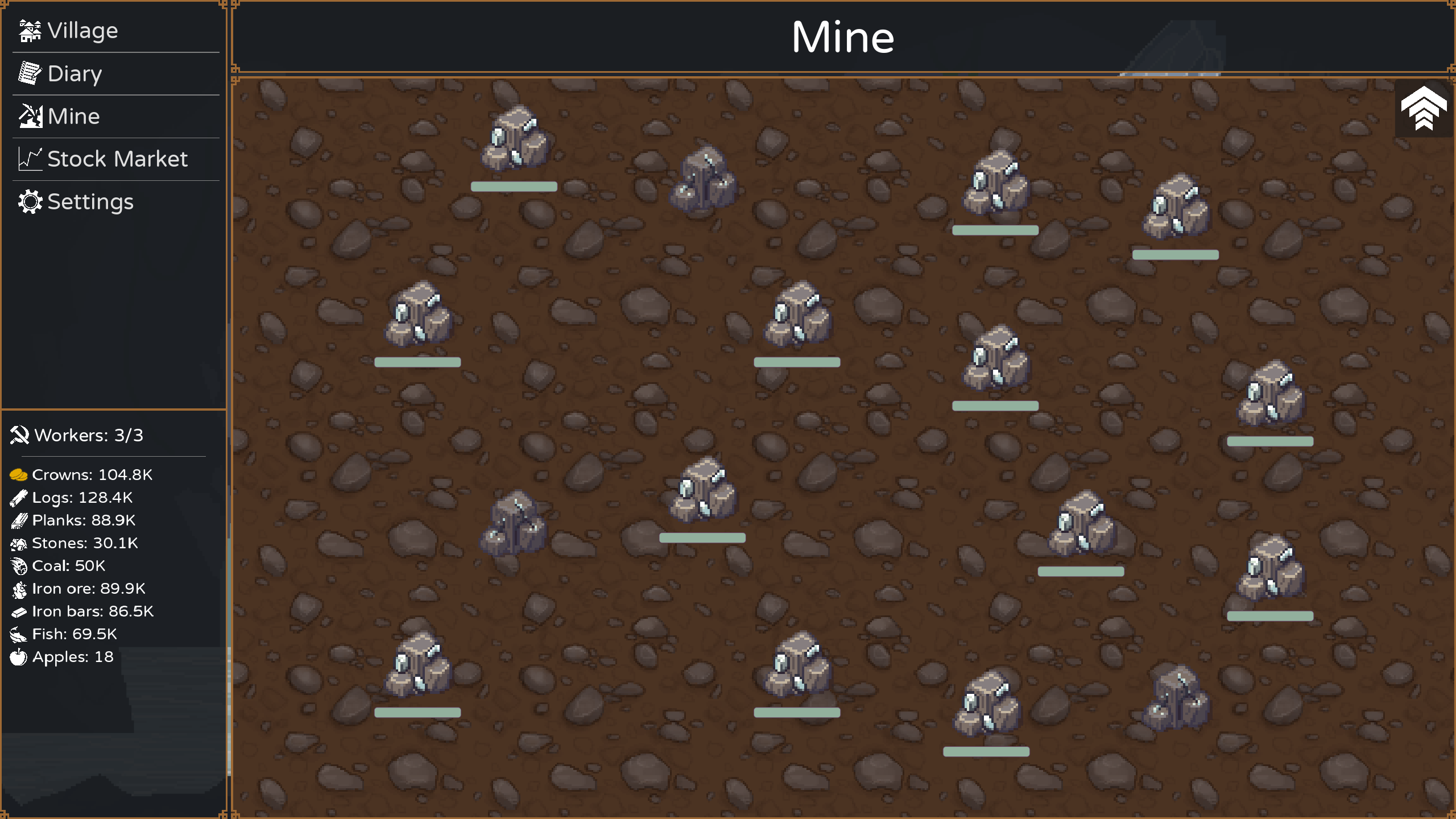Open the Village menu
Screen dimensions: 1456x819
pos(82,31)
